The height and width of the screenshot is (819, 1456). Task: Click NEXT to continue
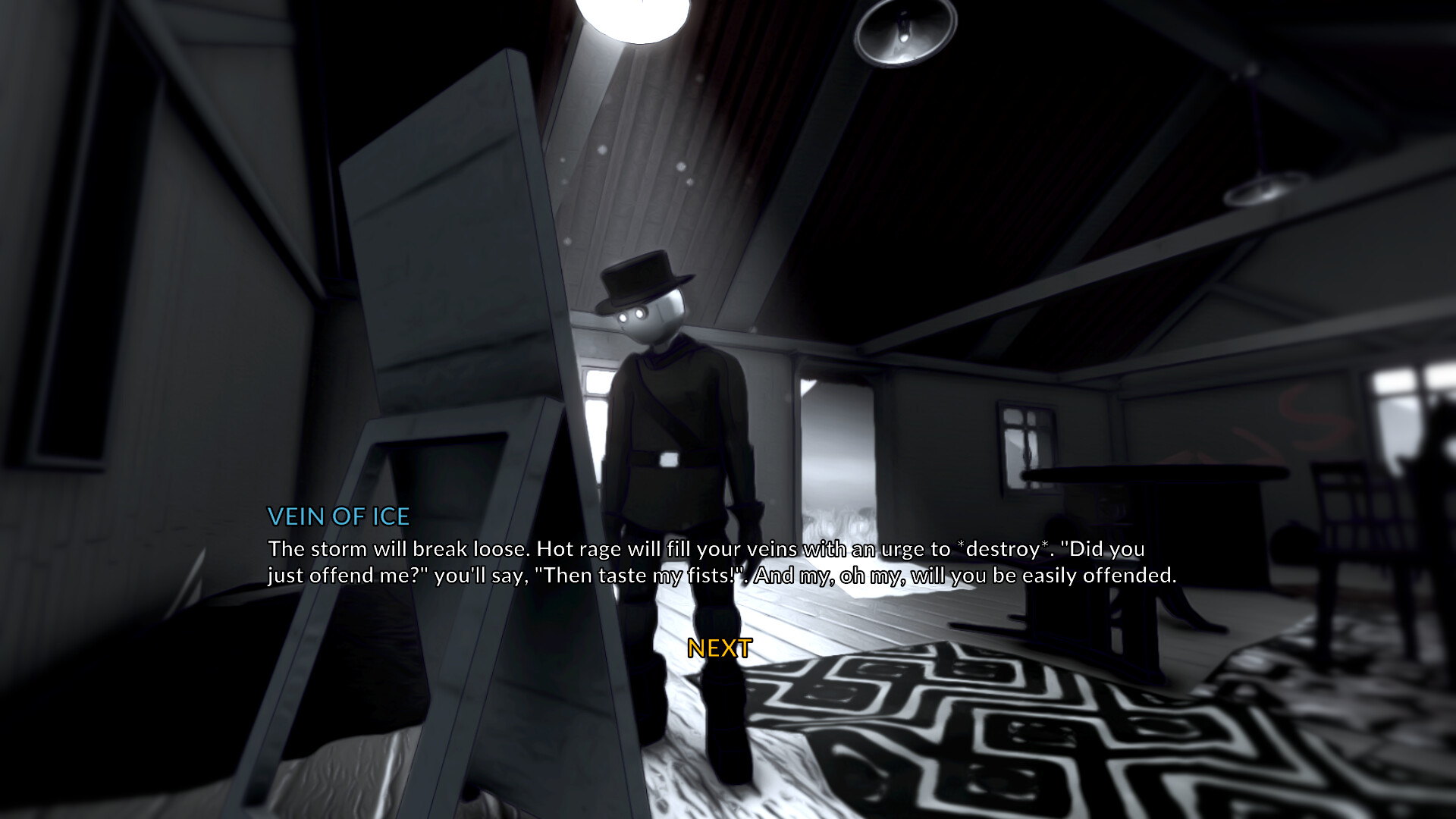click(x=718, y=648)
